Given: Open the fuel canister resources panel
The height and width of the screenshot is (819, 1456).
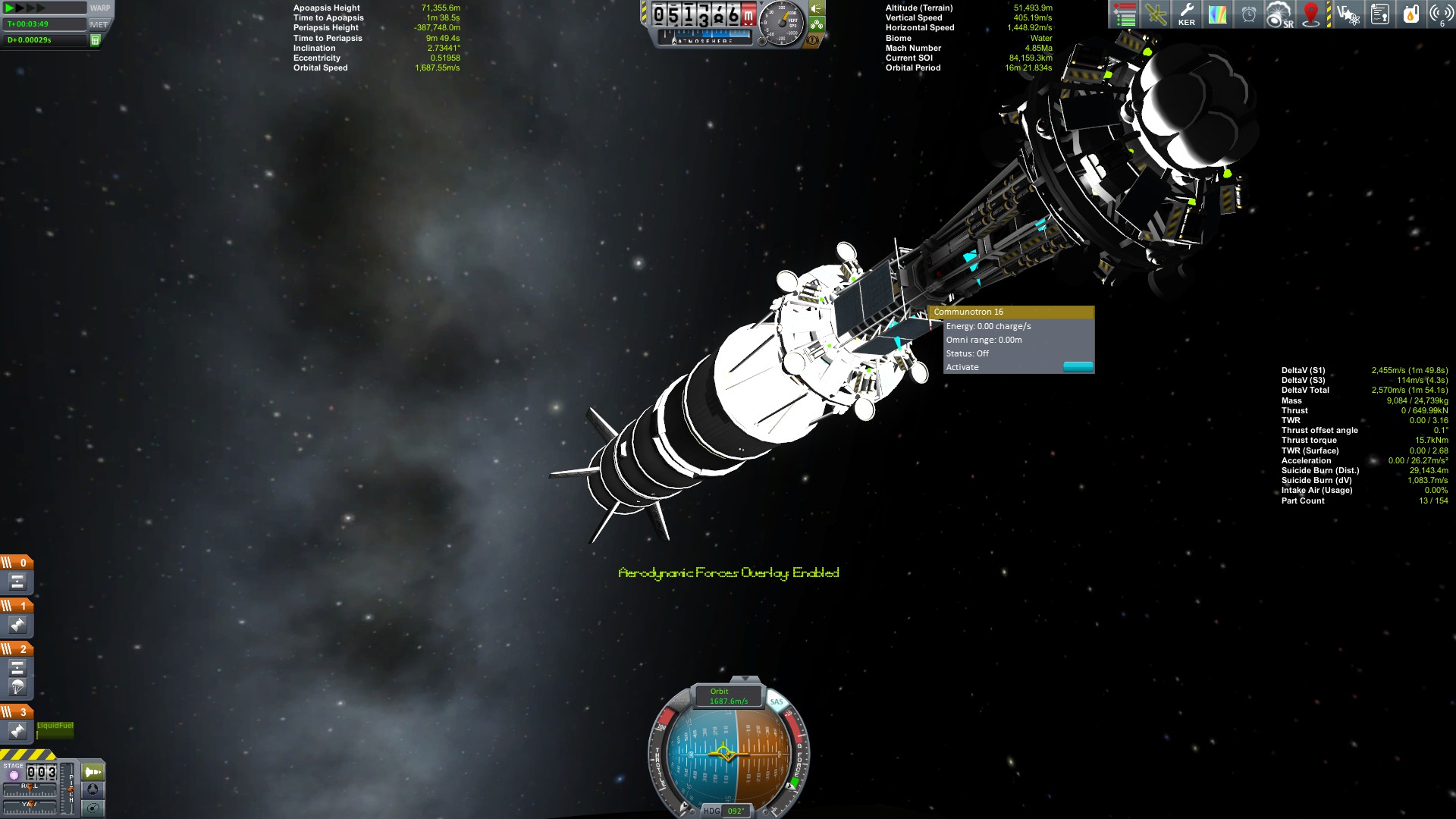Looking at the screenshot, I should (1410, 14).
